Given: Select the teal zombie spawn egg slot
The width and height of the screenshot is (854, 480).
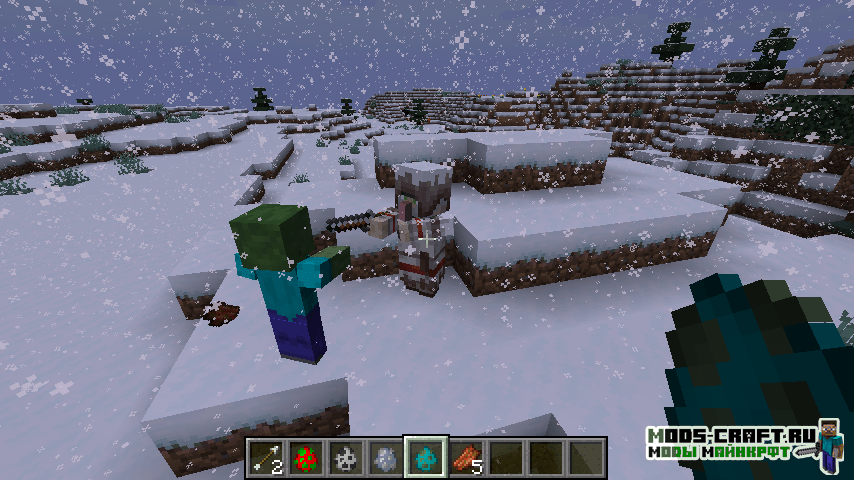Looking at the screenshot, I should click(x=425, y=457).
